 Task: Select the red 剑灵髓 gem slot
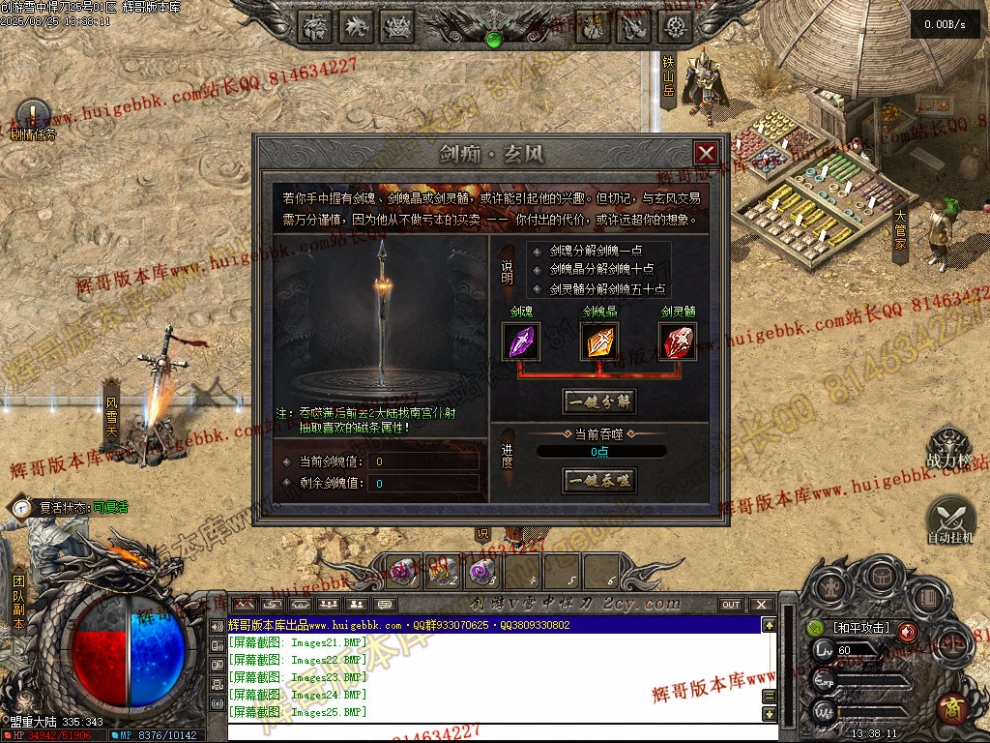click(677, 341)
